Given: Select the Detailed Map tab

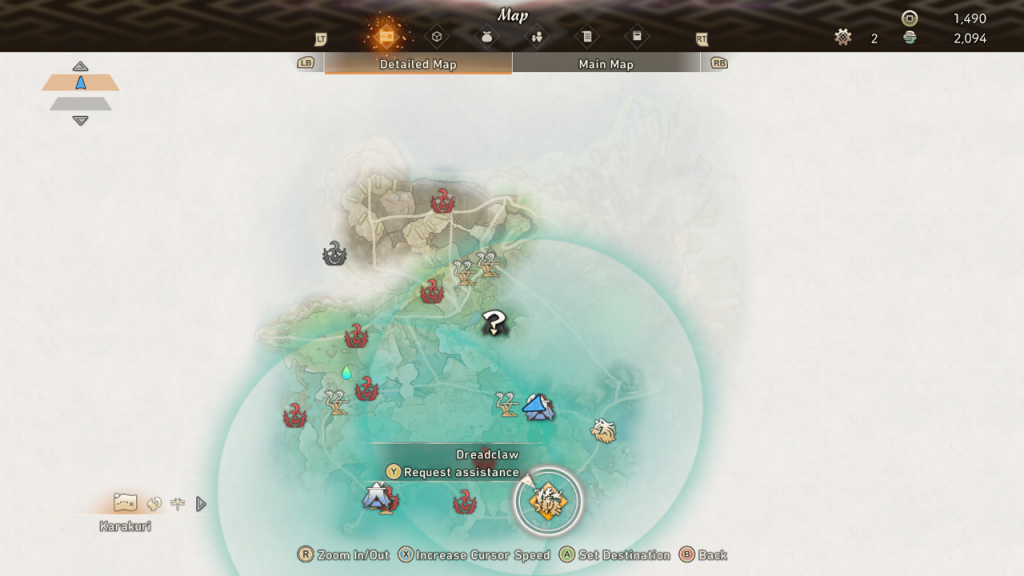Looking at the screenshot, I should pyautogui.click(x=418, y=64).
